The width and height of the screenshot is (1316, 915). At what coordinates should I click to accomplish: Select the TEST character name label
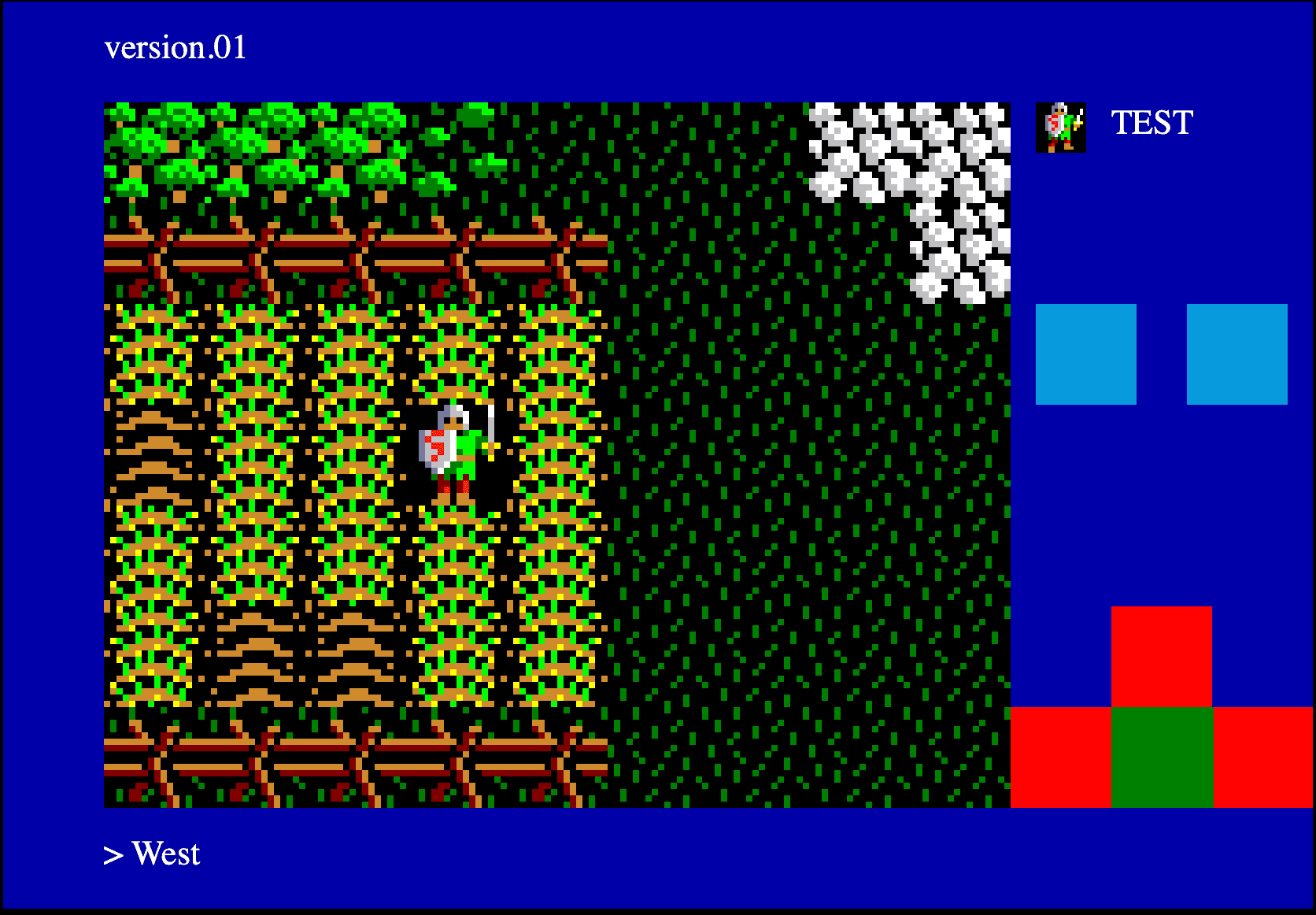[x=1151, y=124]
